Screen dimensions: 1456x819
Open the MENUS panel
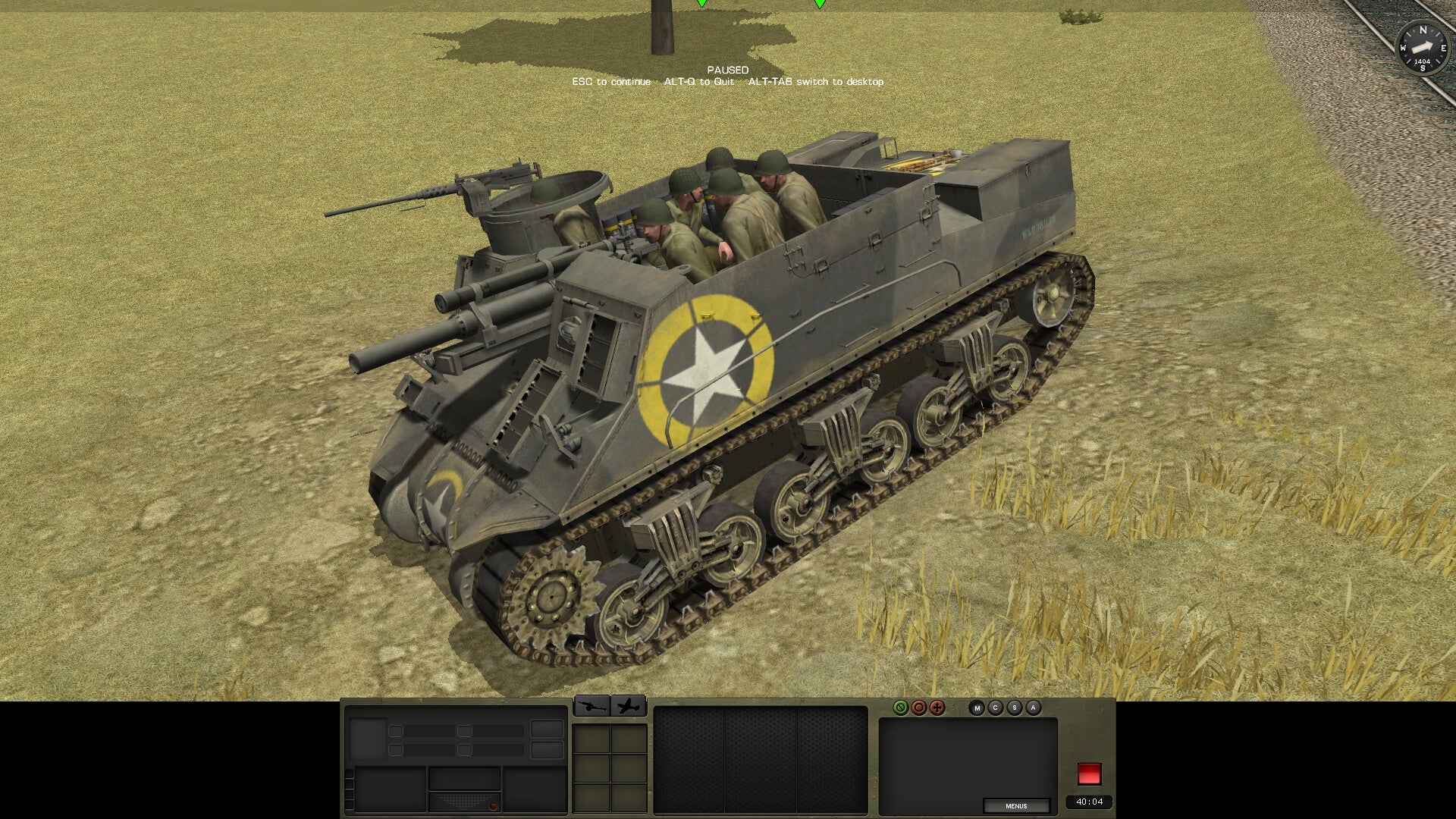tap(1016, 806)
